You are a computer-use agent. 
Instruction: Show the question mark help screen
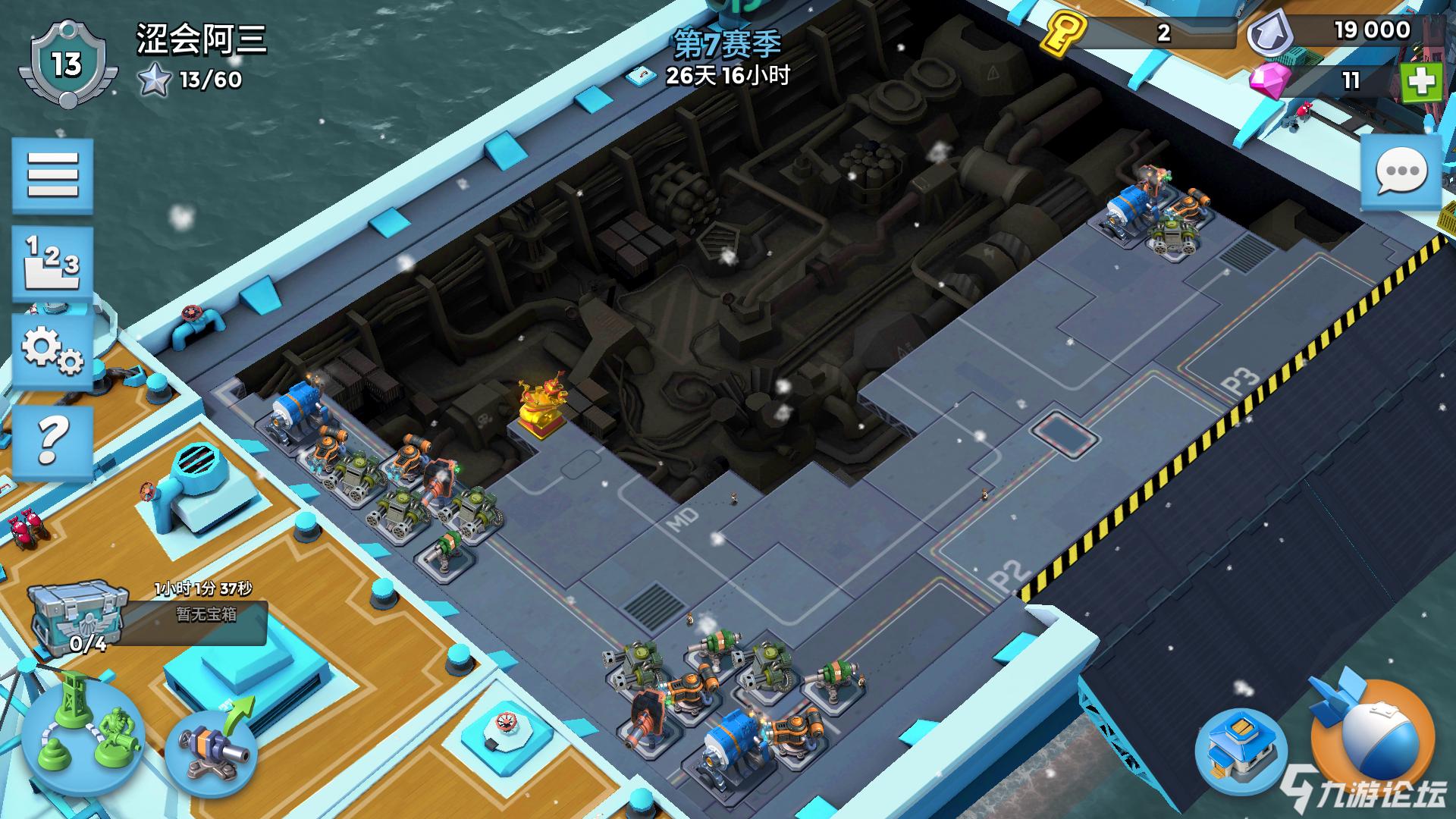pos(52,441)
